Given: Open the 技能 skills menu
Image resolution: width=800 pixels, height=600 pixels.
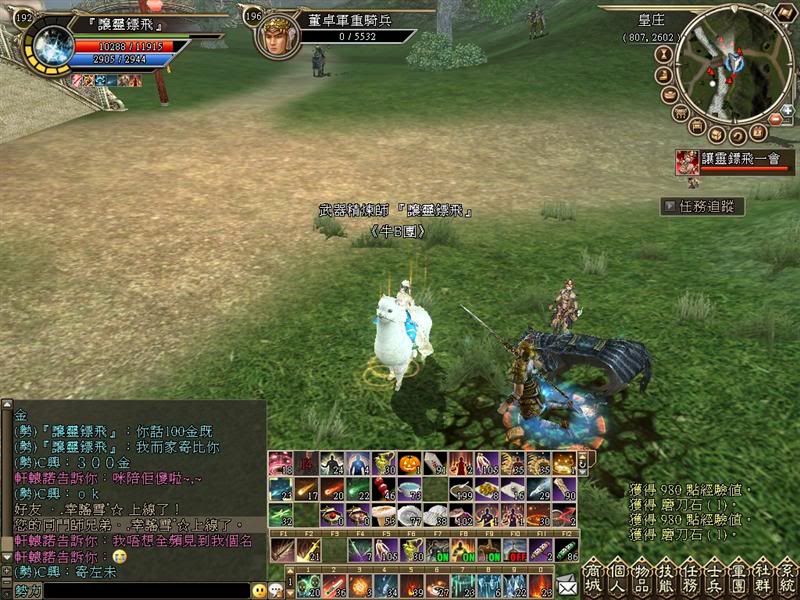Looking at the screenshot, I should (x=663, y=577).
